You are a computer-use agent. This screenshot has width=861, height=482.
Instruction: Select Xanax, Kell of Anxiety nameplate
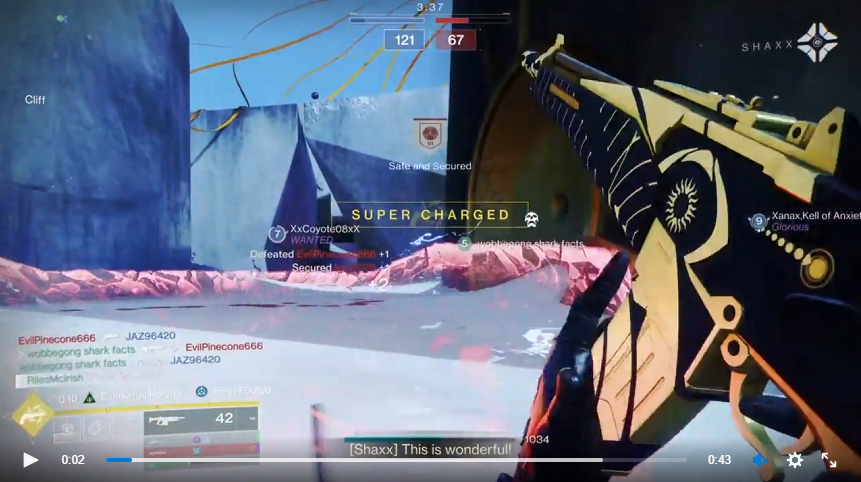814,216
